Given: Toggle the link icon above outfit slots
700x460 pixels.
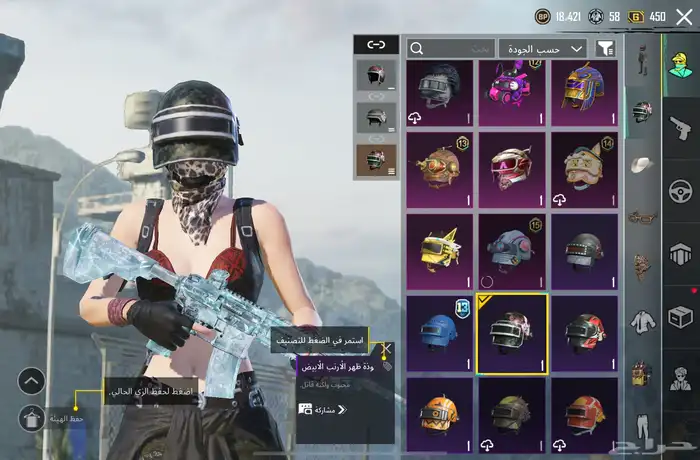Looking at the screenshot, I should (376, 45).
